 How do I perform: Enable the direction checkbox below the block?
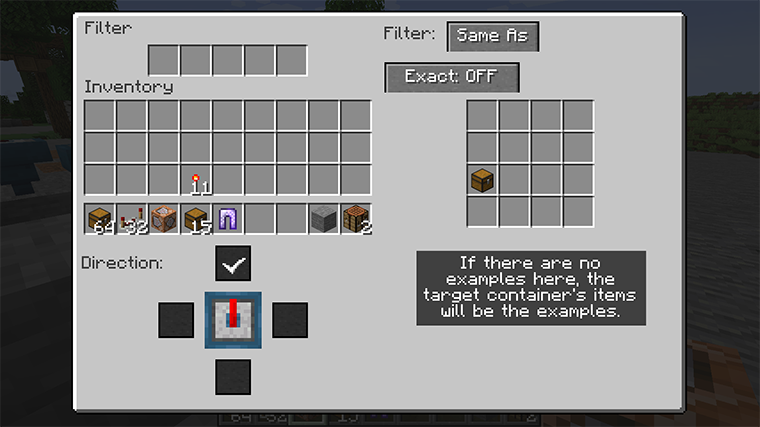(233, 377)
